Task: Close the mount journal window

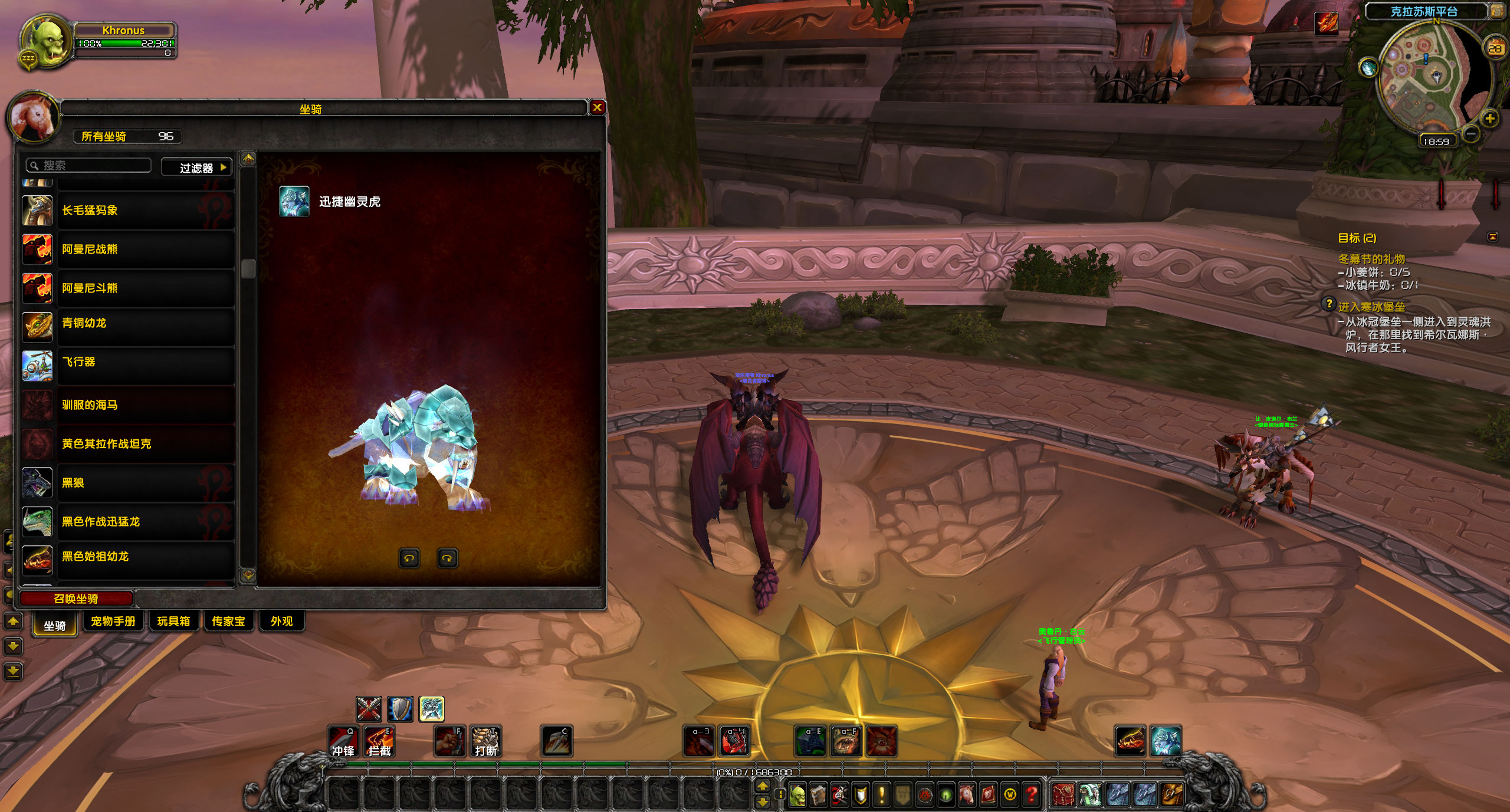Action: 597,107
